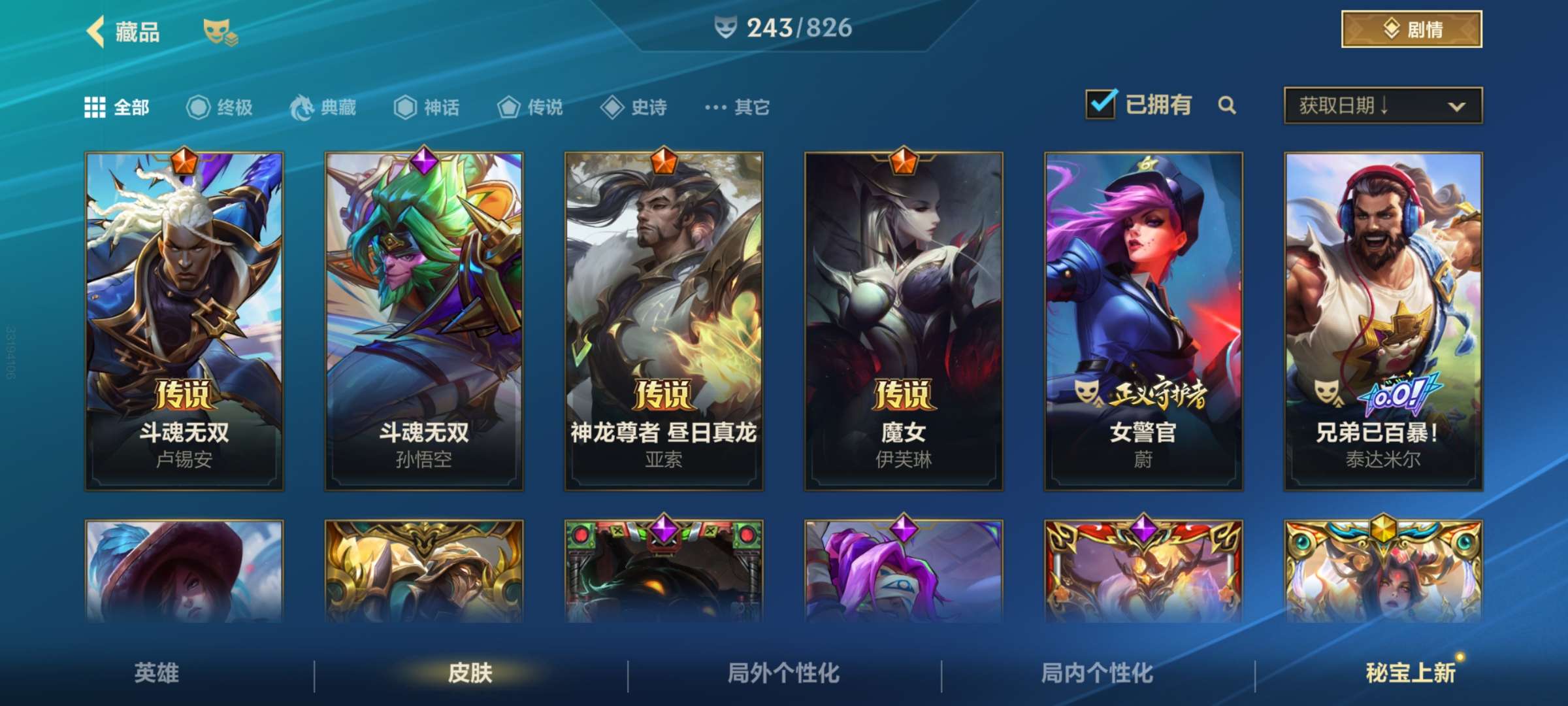Open the search magnifier icon
Screen dimensions: 1568x706
pyautogui.click(x=1228, y=107)
